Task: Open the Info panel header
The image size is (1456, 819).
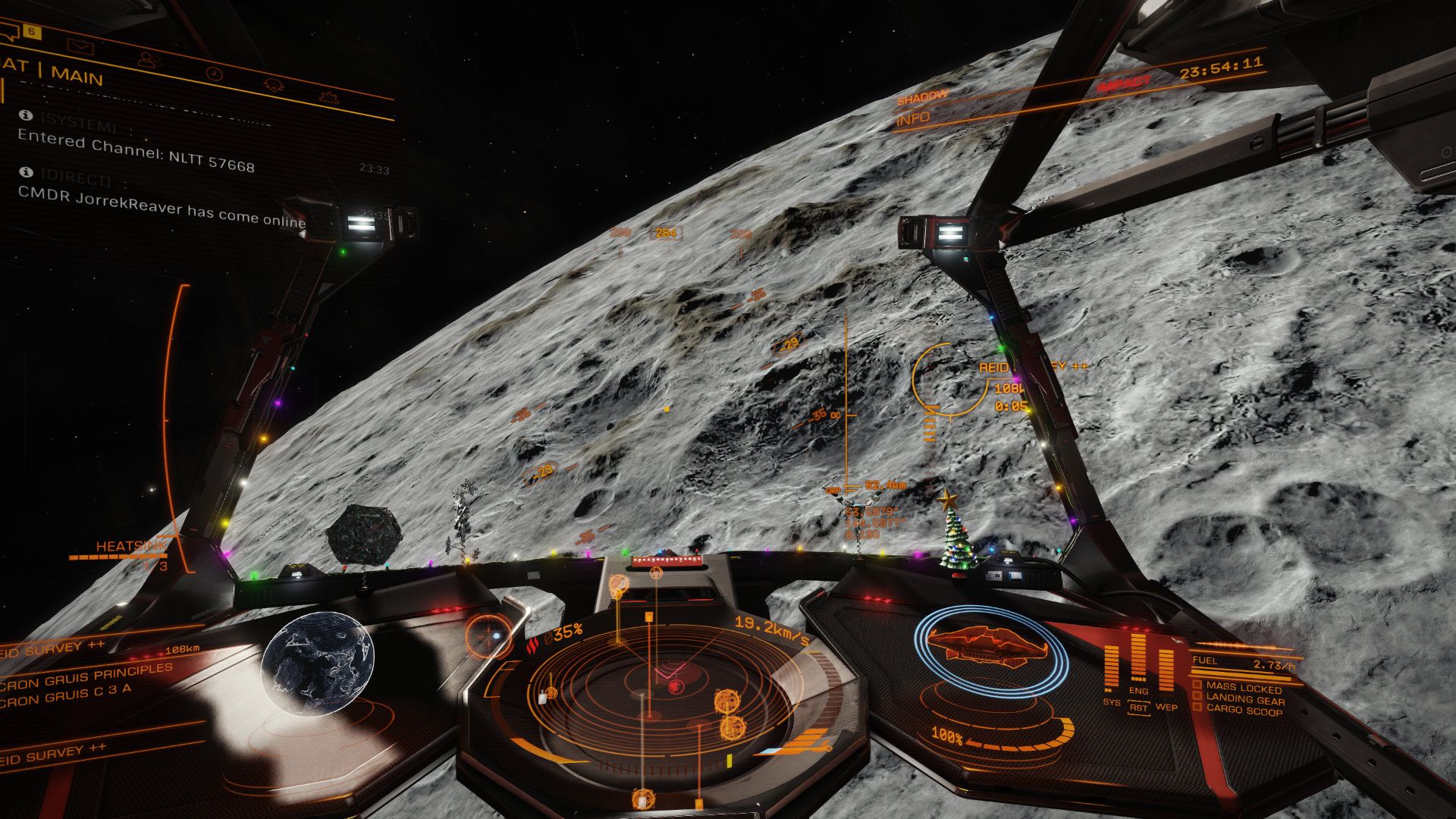Action: coord(914,119)
